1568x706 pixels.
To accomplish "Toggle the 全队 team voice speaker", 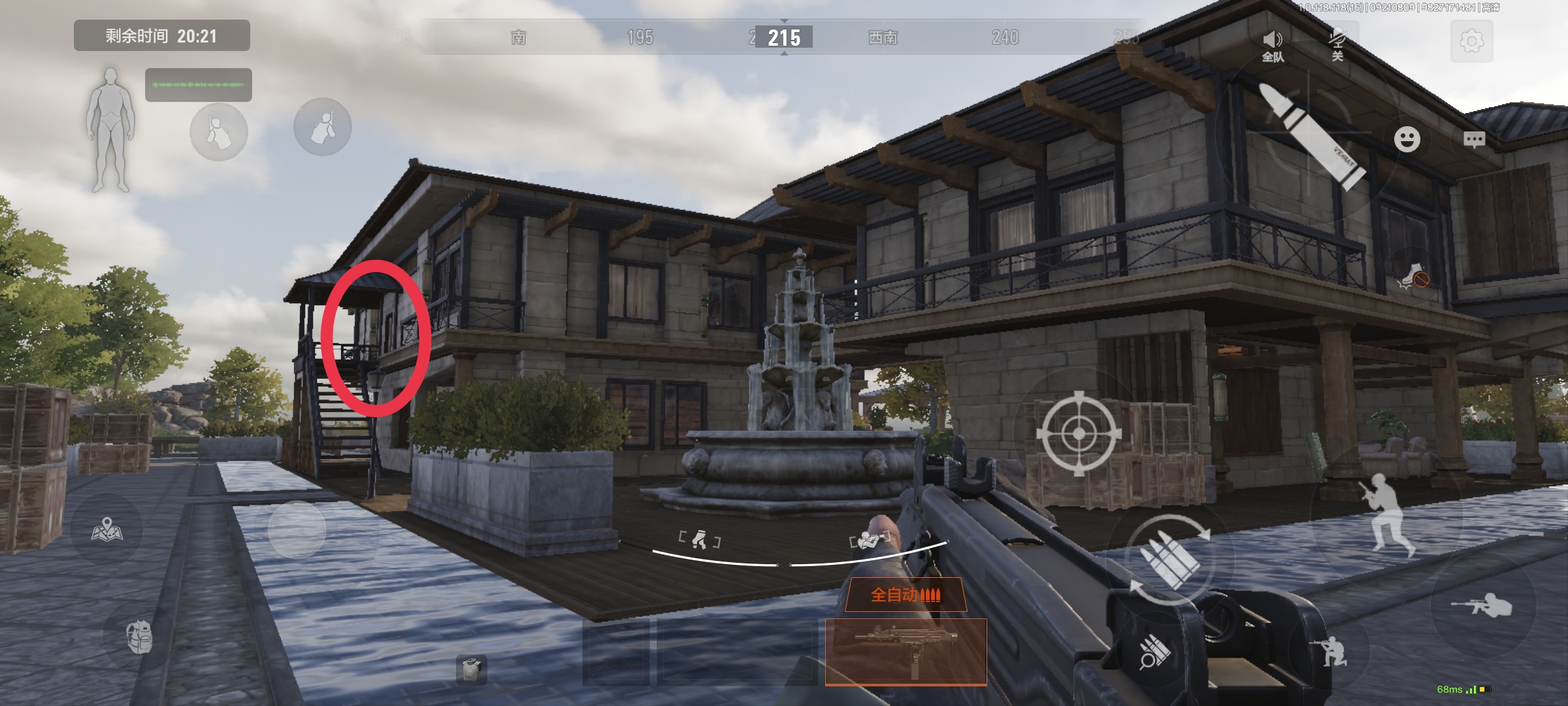I will tap(1273, 46).
